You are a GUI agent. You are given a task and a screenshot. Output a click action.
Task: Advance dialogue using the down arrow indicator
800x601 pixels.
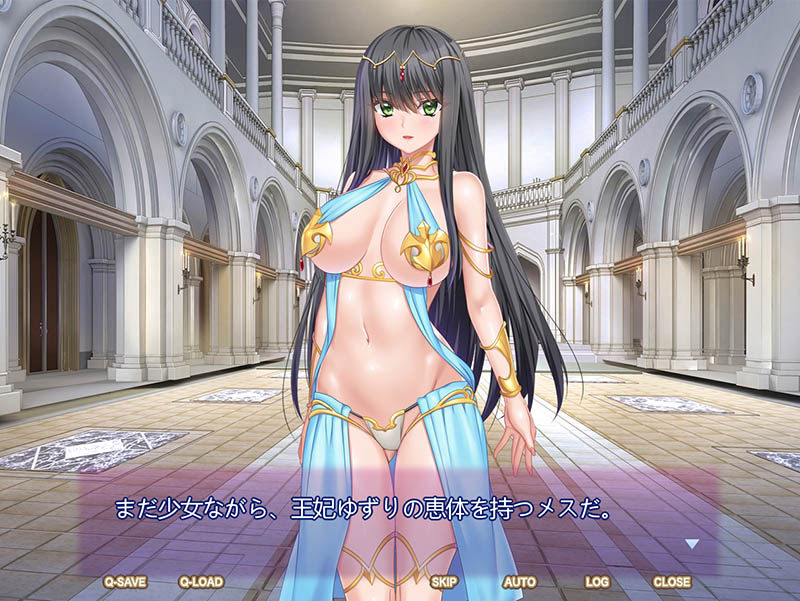pyautogui.click(x=691, y=544)
